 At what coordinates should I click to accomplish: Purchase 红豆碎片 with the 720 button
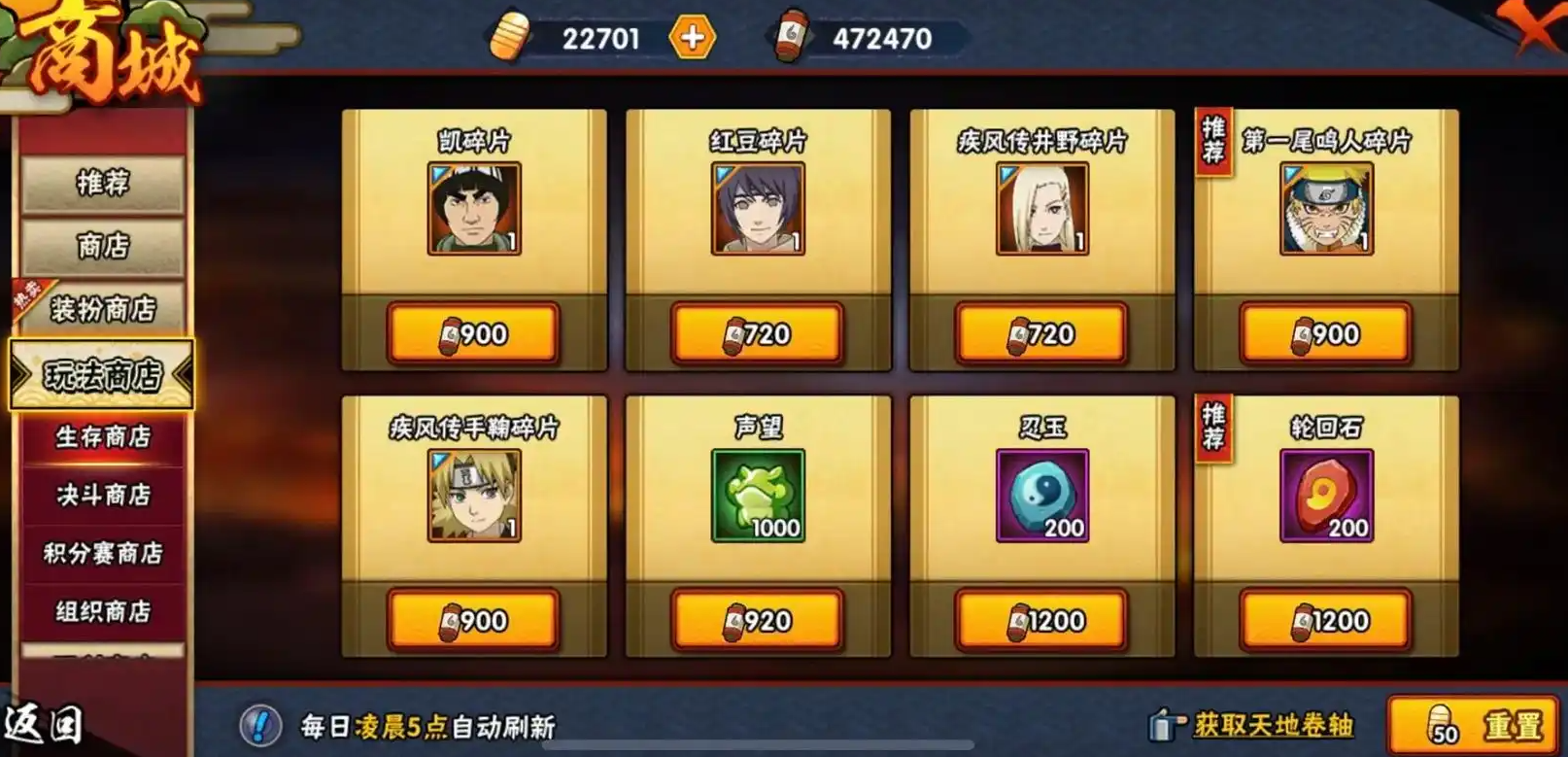pos(757,333)
